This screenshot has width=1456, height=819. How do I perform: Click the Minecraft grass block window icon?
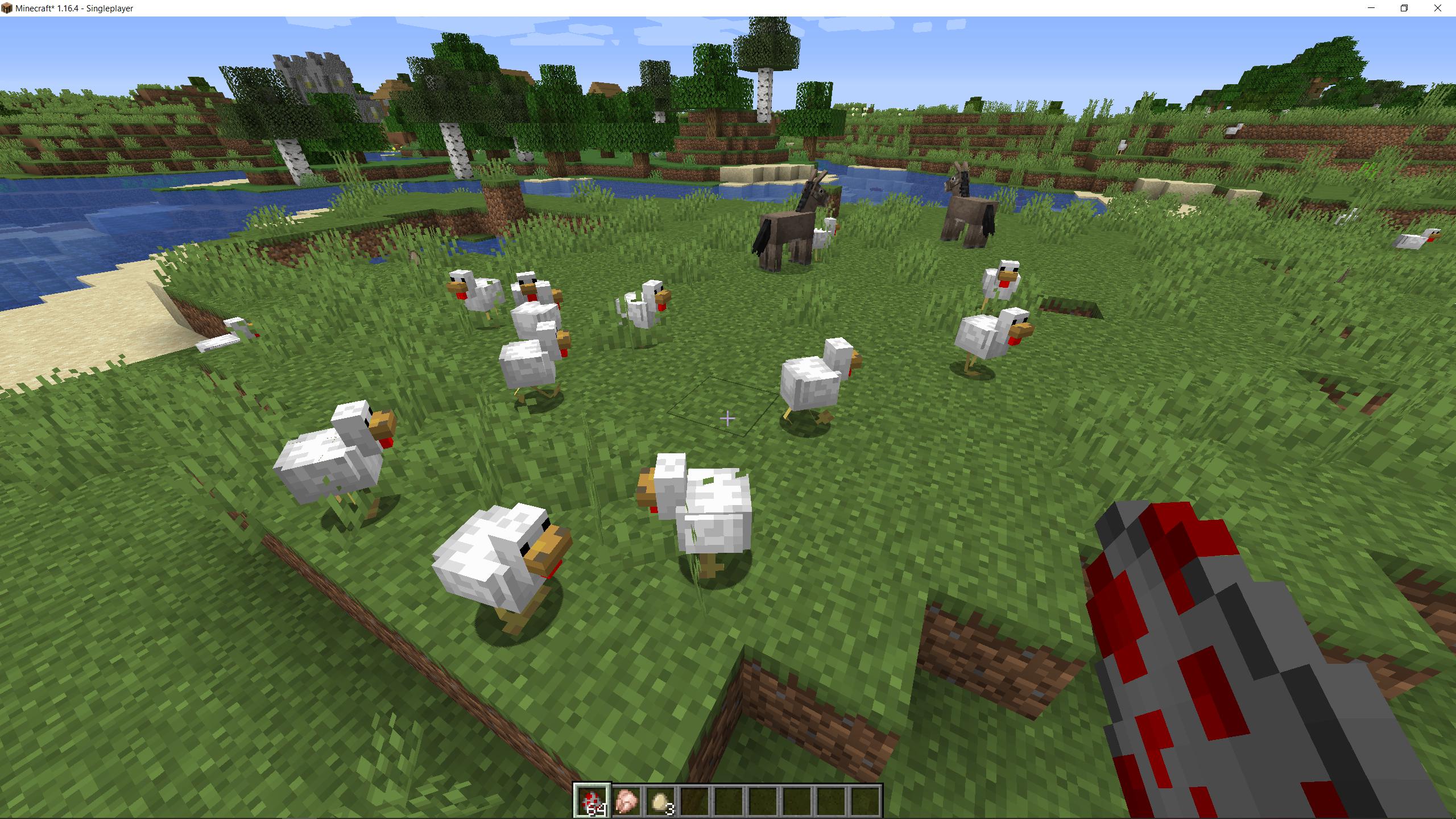[x=7, y=9]
